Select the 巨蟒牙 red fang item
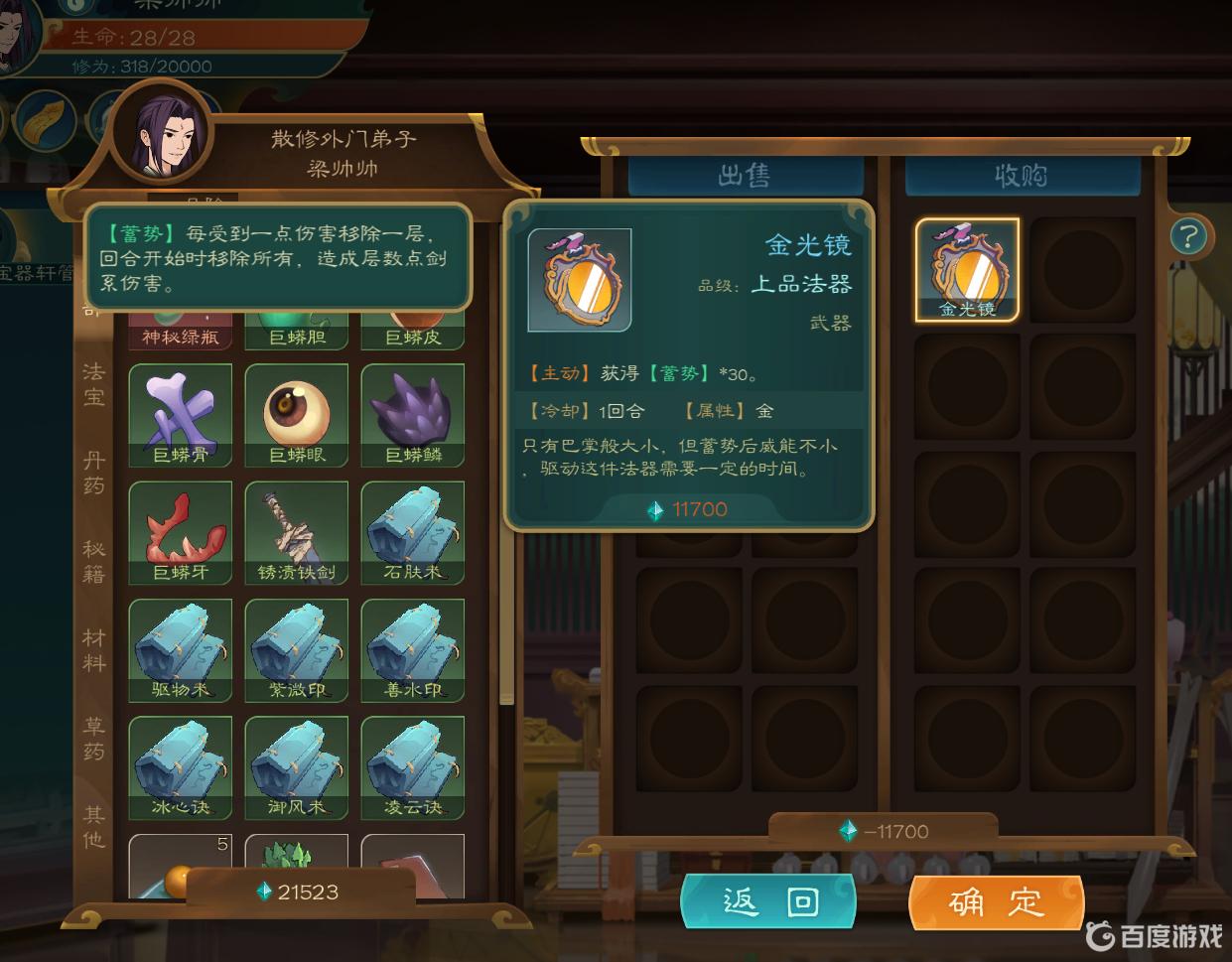 (x=181, y=532)
